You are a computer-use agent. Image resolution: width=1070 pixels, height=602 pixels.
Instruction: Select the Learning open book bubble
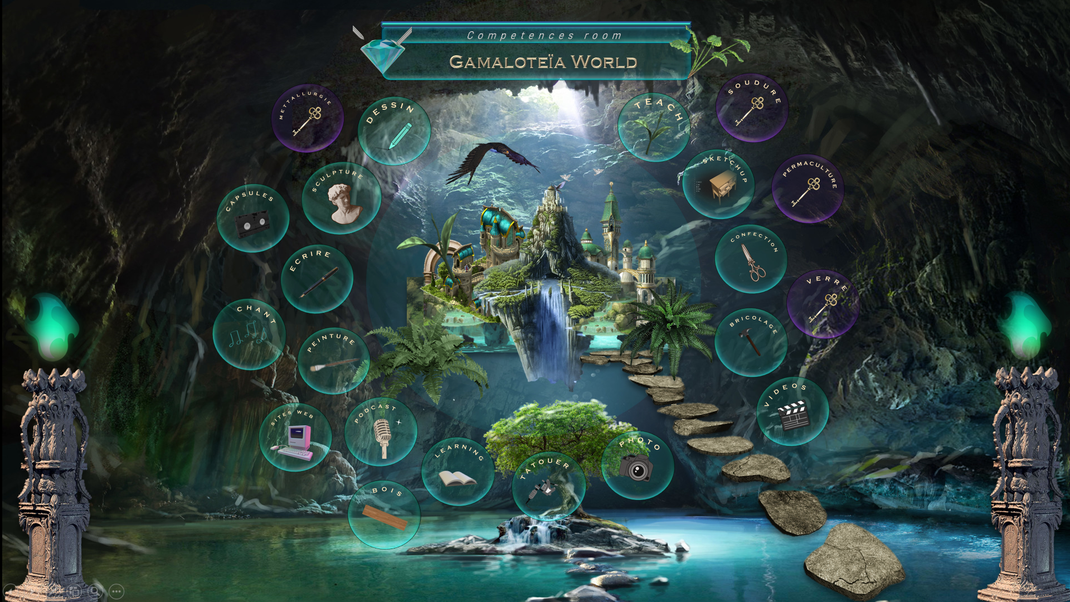coord(458,472)
